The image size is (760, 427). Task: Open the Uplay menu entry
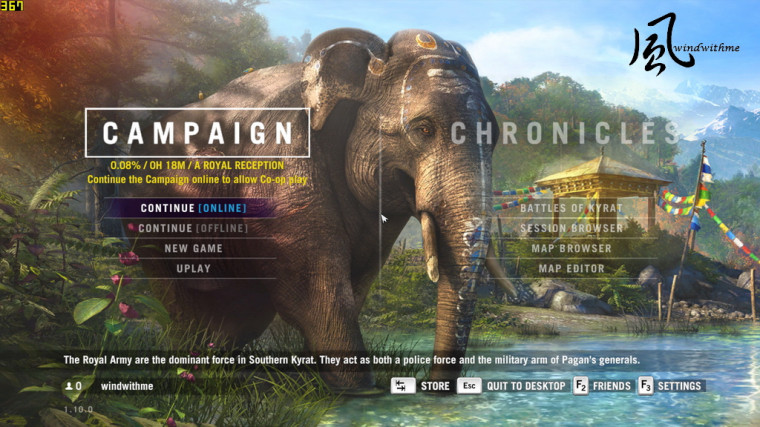click(193, 268)
